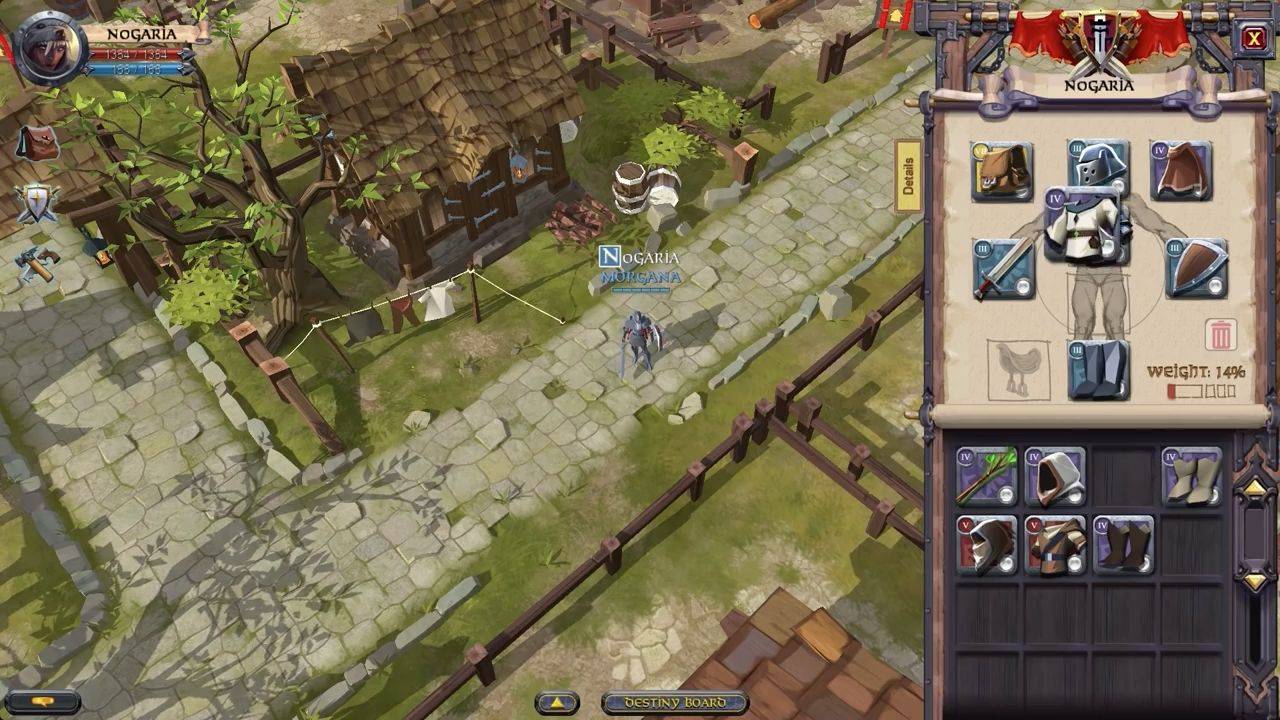The width and height of the screenshot is (1280, 720).
Task: Select the tier V leather jacket
Action: pyautogui.click(x=1055, y=545)
